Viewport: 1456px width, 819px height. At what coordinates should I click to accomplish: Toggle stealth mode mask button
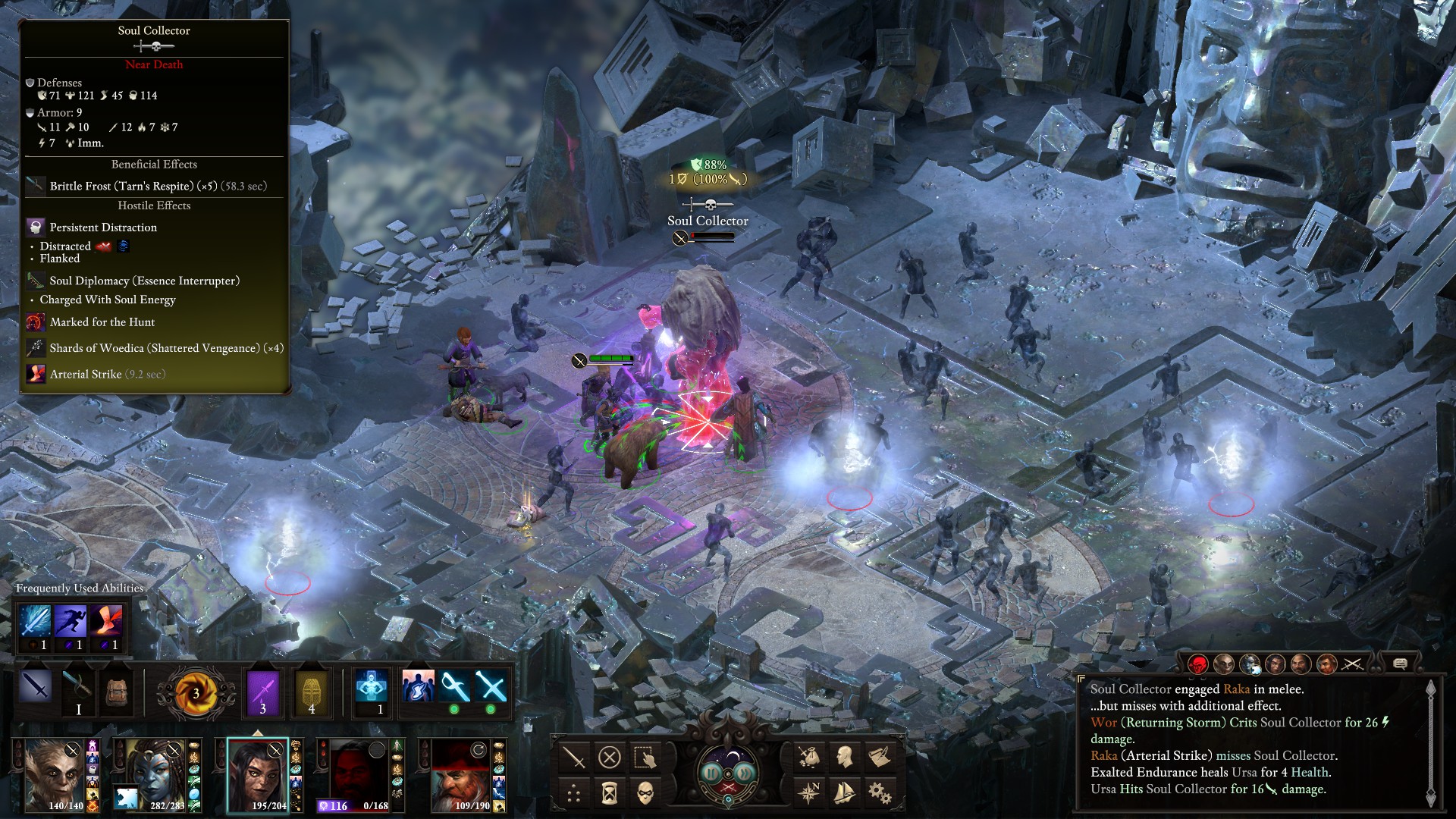pyautogui.click(x=645, y=793)
